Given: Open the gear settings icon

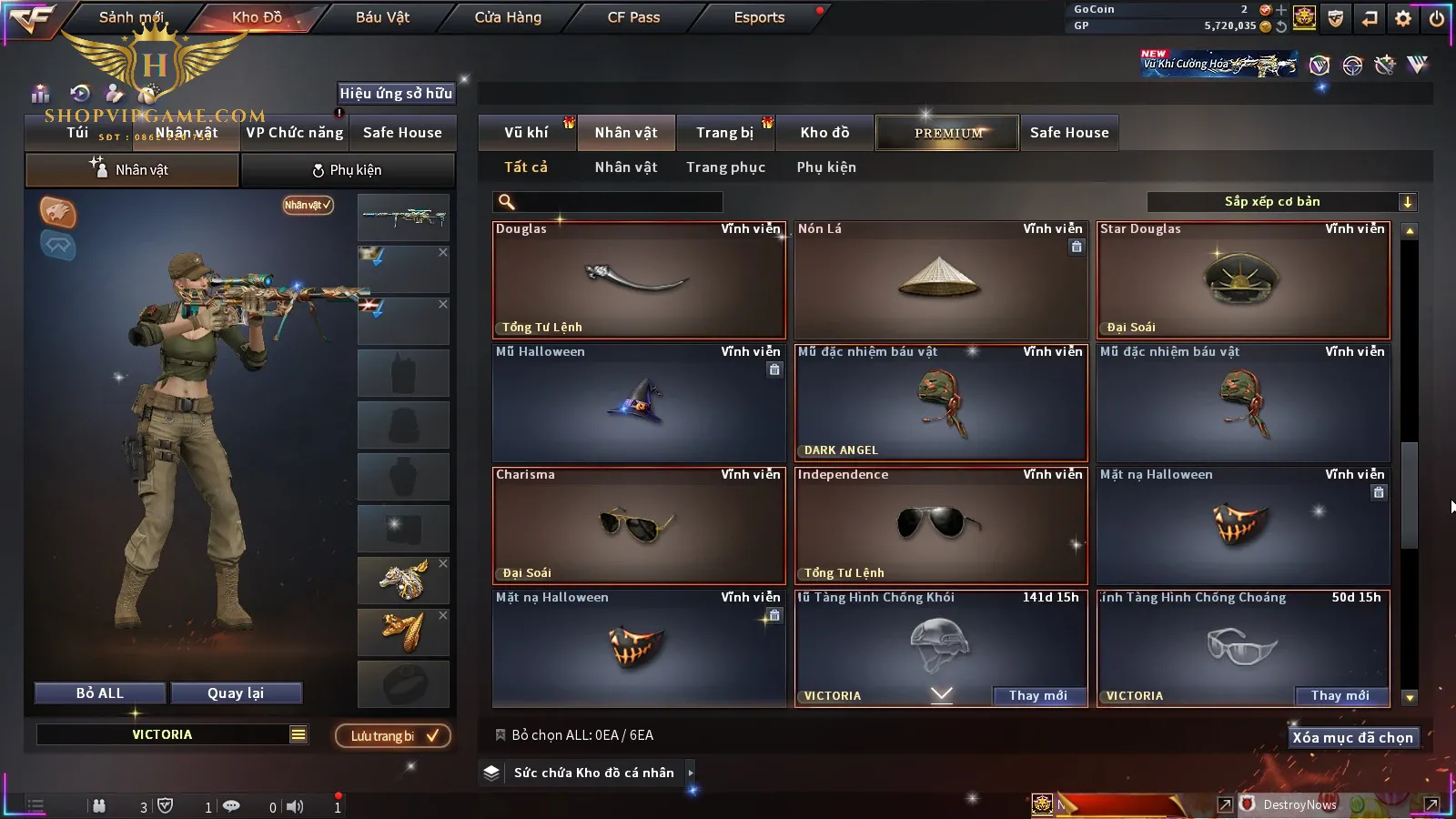Looking at the screenshot, I should click(x=1403, y=18).
